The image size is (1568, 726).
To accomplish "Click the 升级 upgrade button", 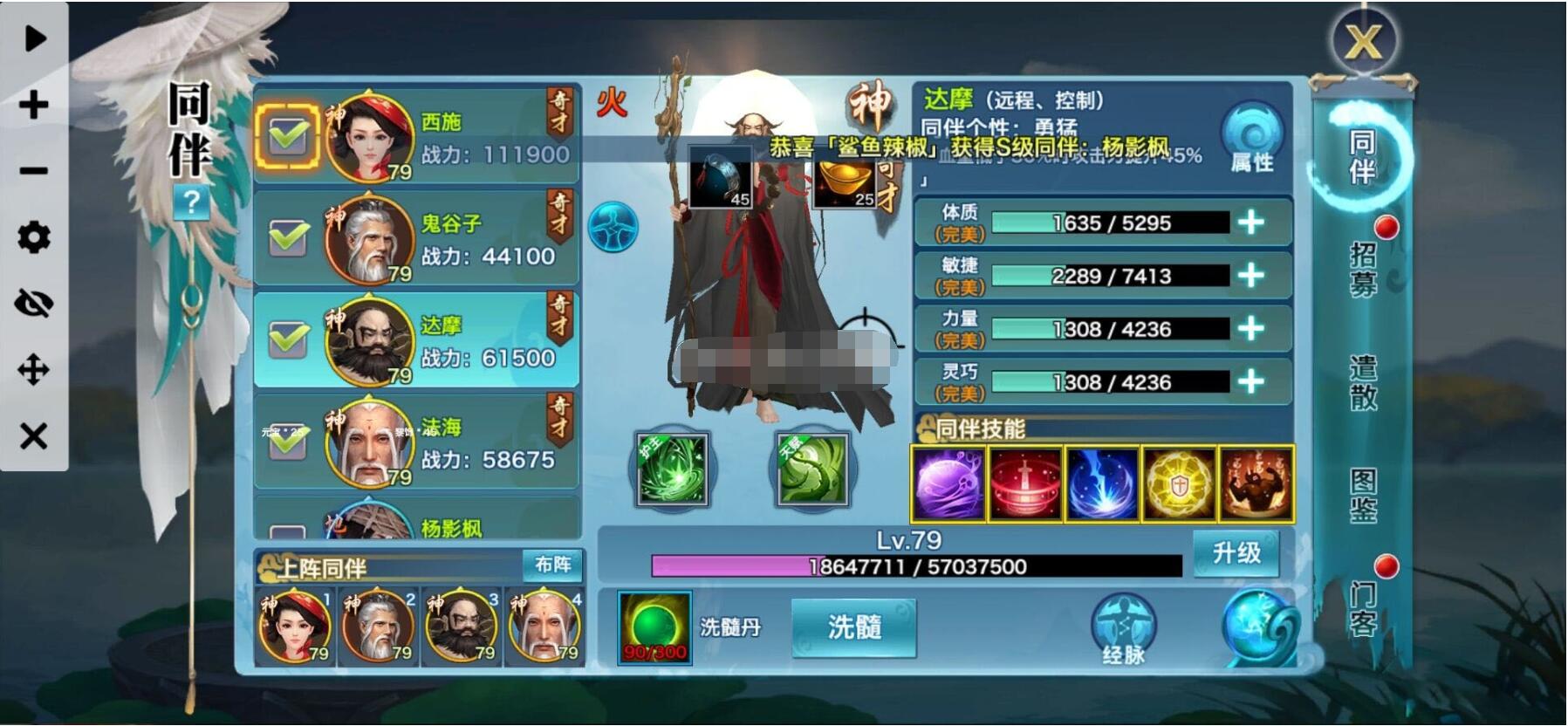I will click(1235, 553).
